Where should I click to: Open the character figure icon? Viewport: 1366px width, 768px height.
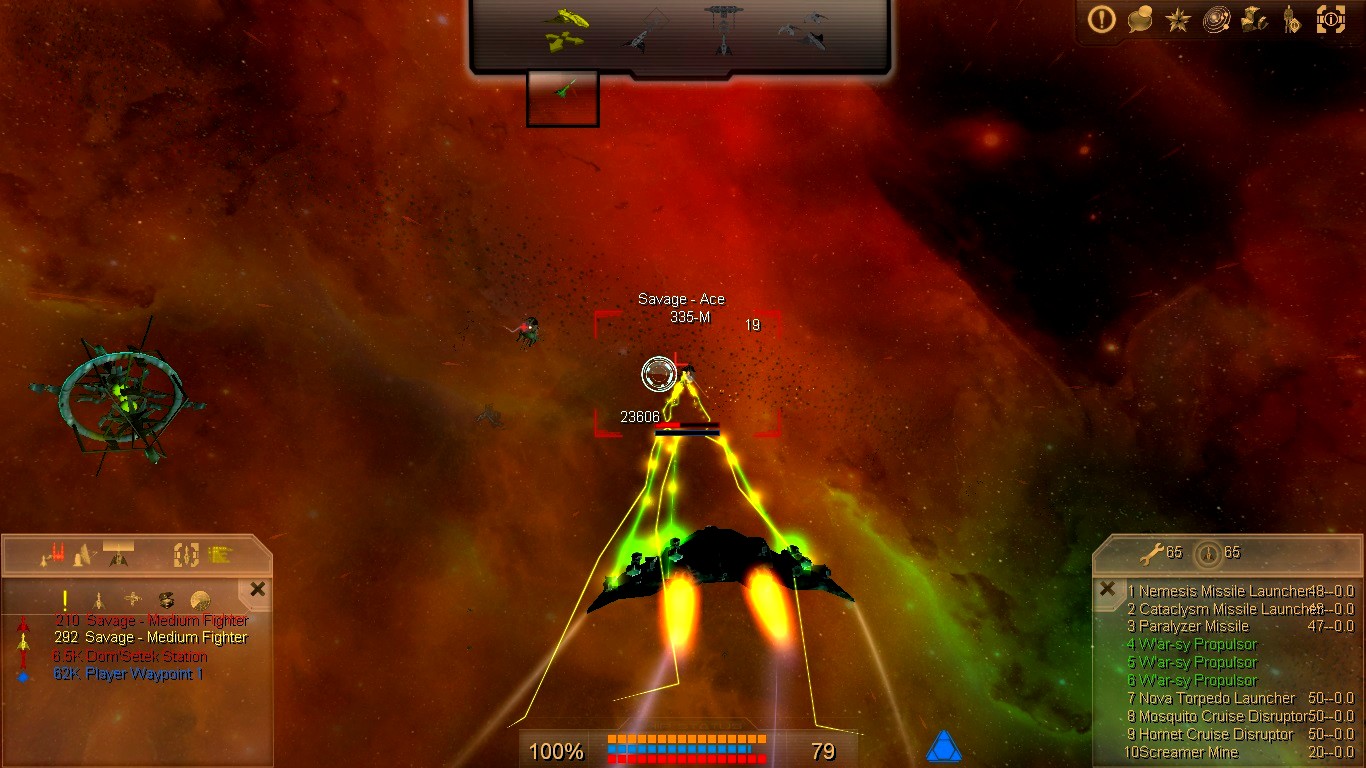tap(1292, 19)
